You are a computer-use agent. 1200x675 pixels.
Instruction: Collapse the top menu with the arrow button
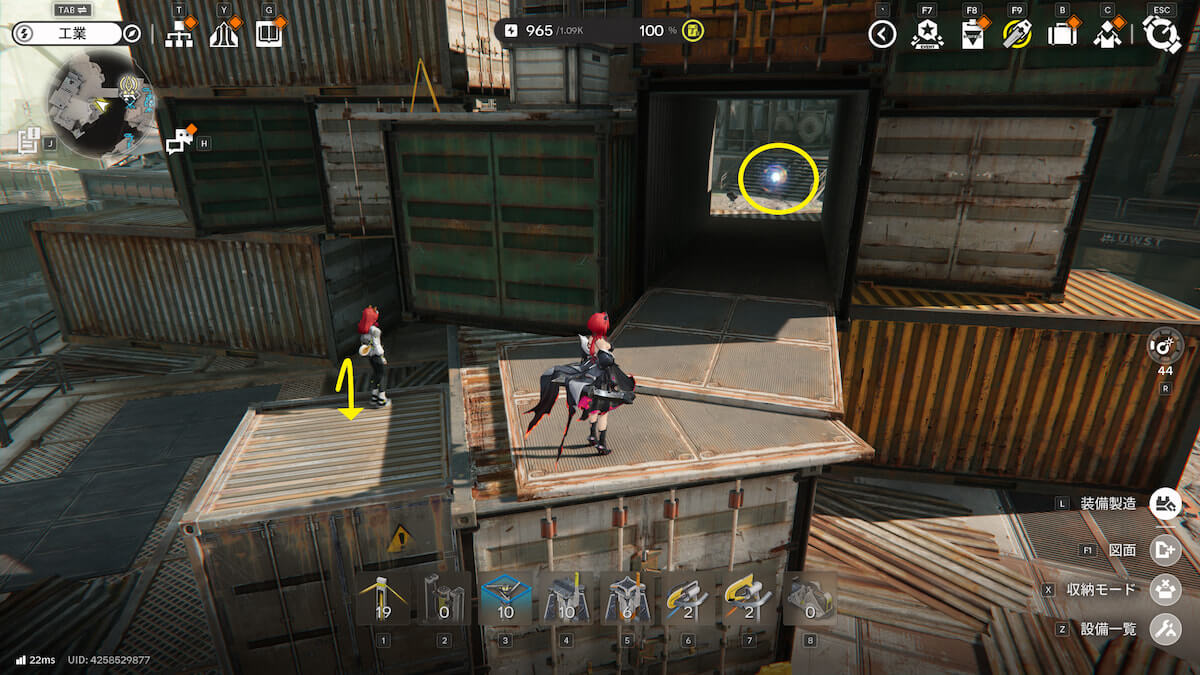click(881, 35)
